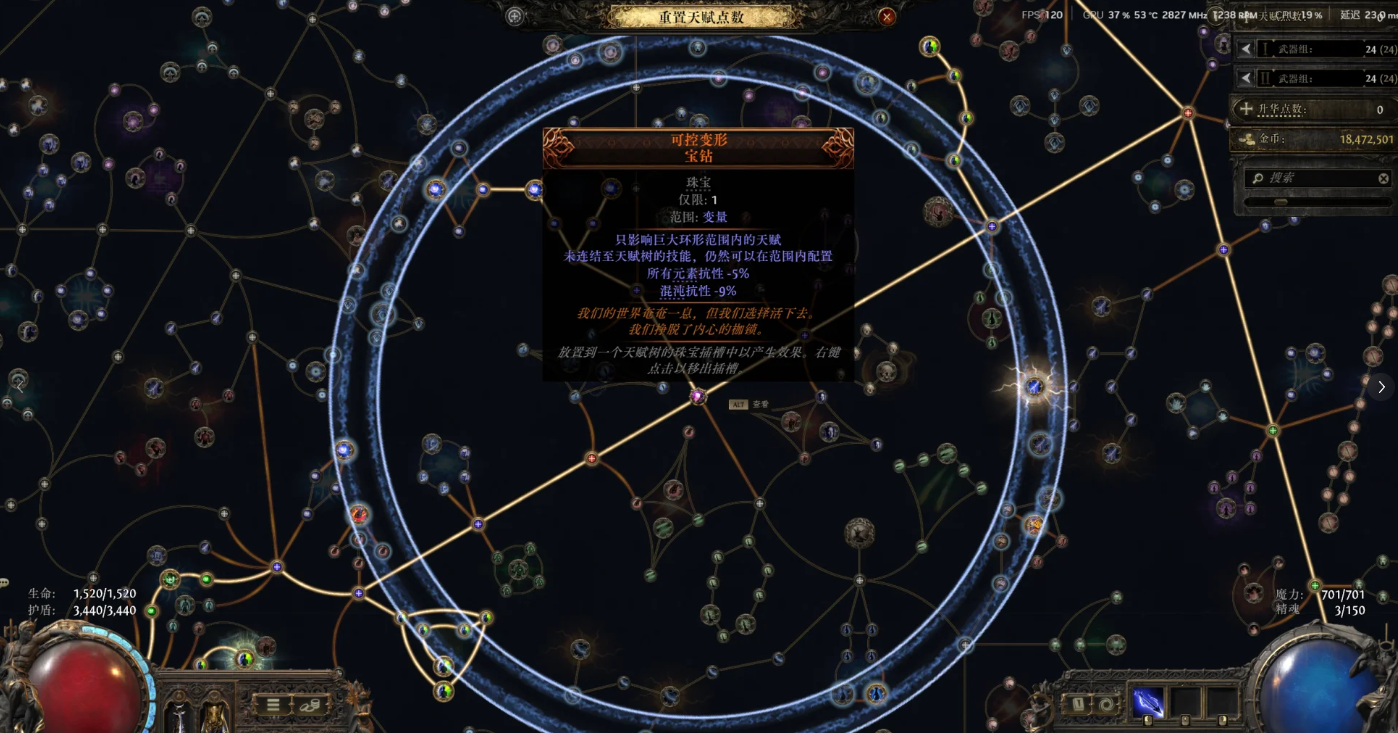Click the gold coin icon next to 金币
Viewport: 1398px width, 733px height.
[1248, 139]
